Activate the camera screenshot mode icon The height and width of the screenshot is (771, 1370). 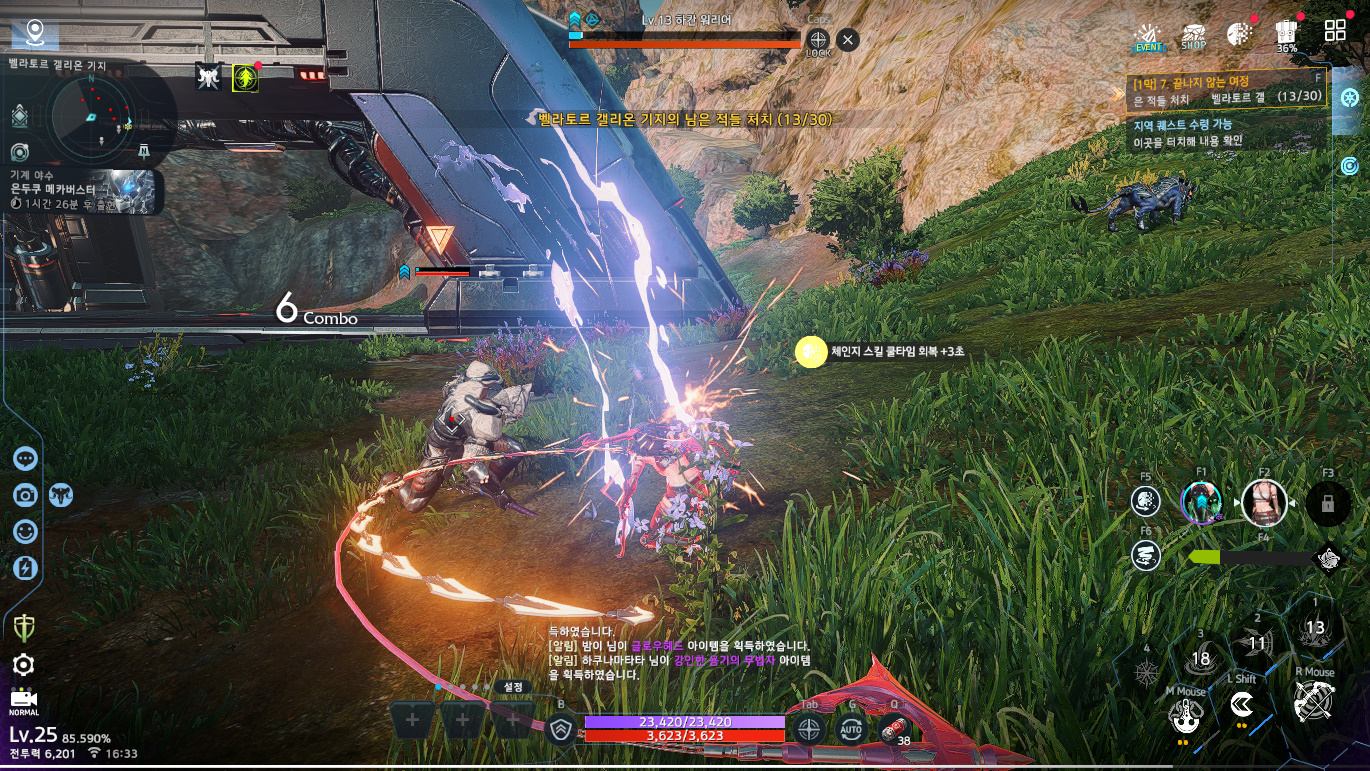26,495
